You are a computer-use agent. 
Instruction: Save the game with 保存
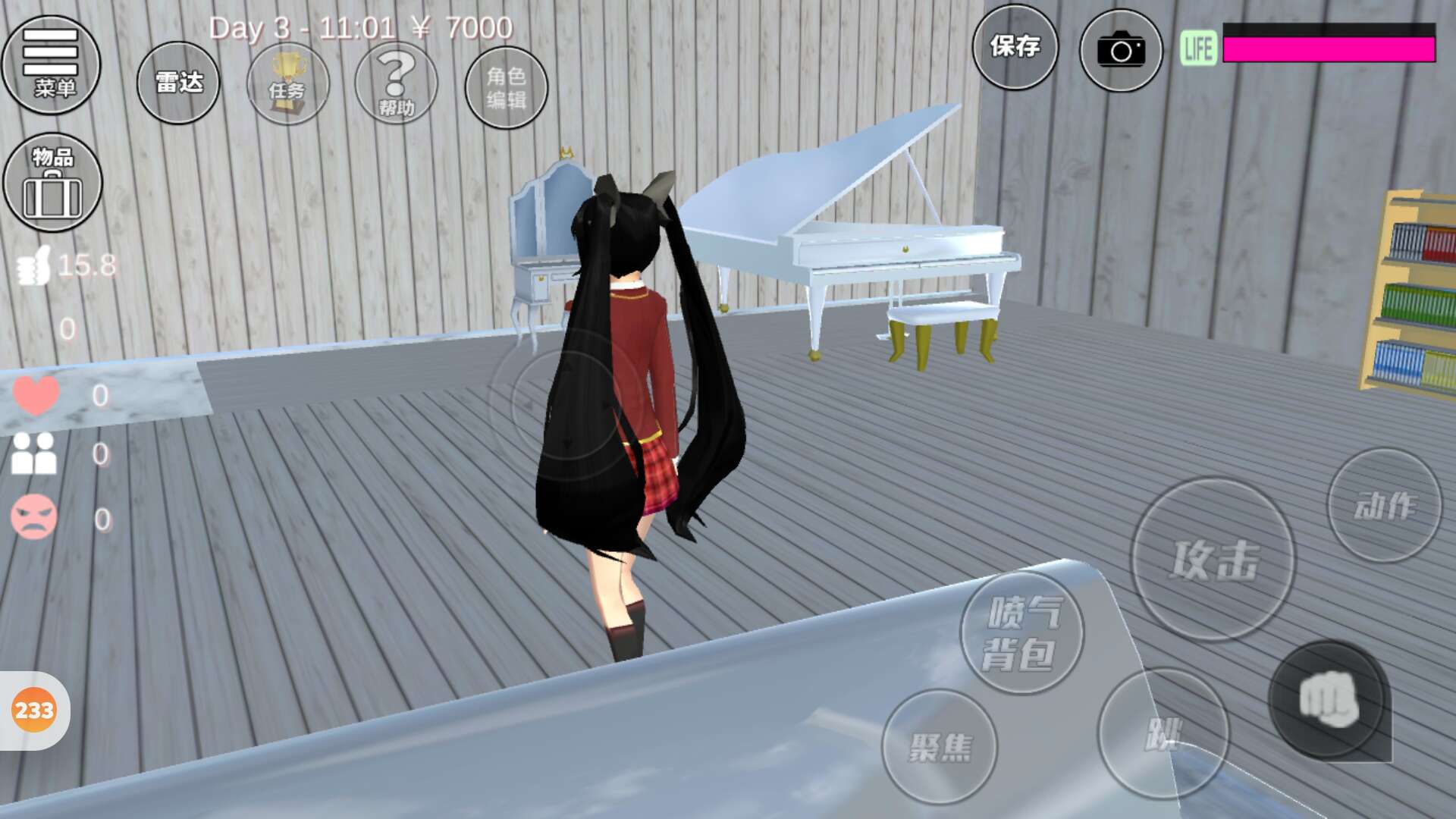pyautogui.click(x=1015, y=47)
